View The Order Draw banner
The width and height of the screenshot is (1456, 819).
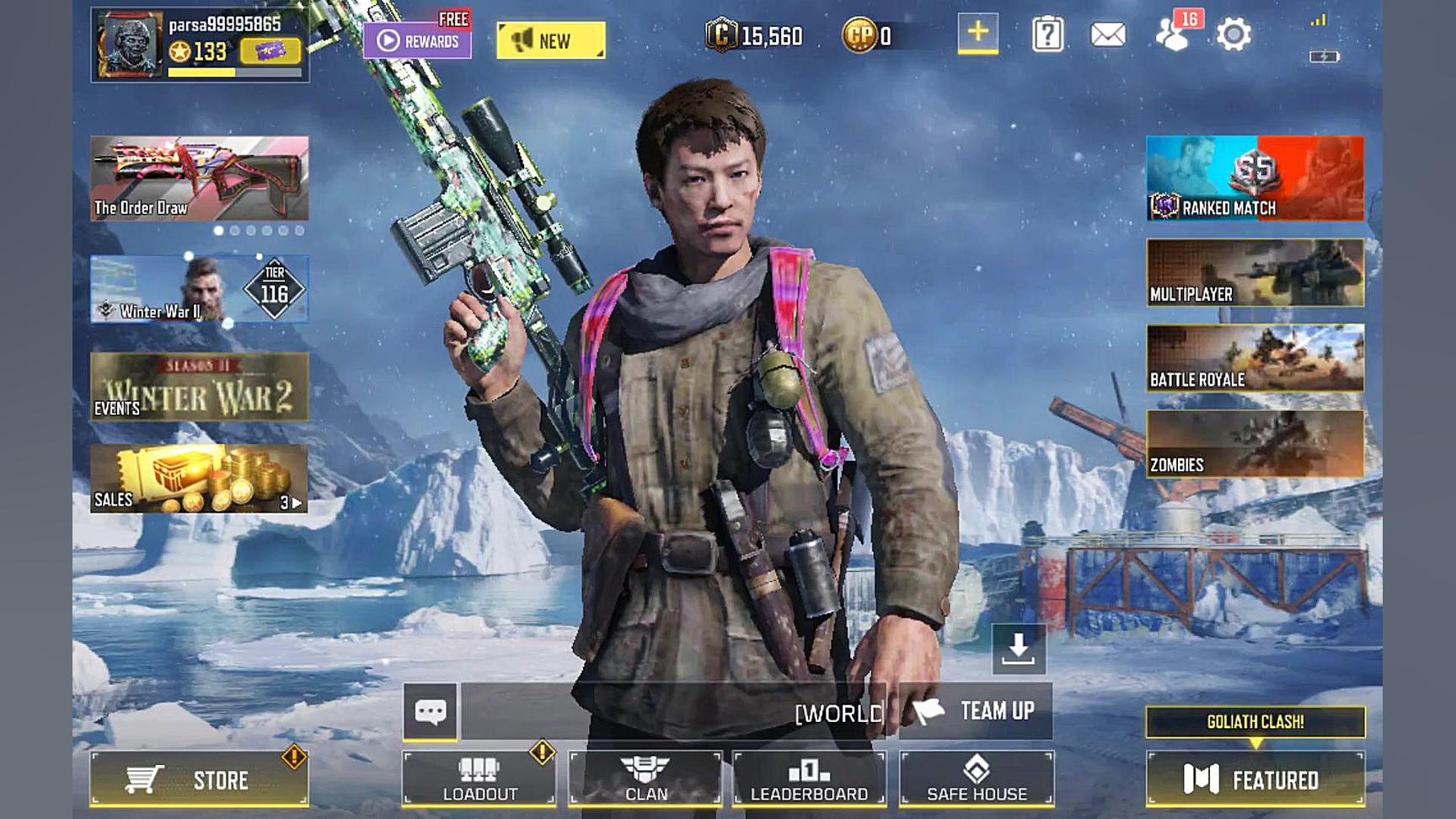tap(200, 179)
